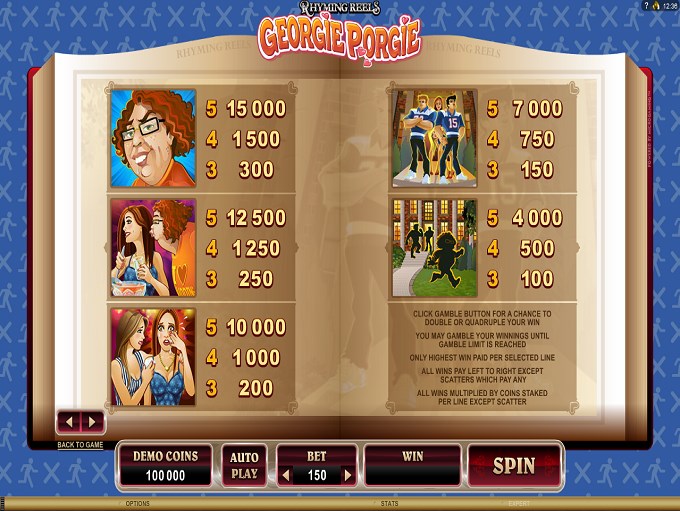Return via Back to Game link
The image size is (680, 511).
[x=80, y=444]
